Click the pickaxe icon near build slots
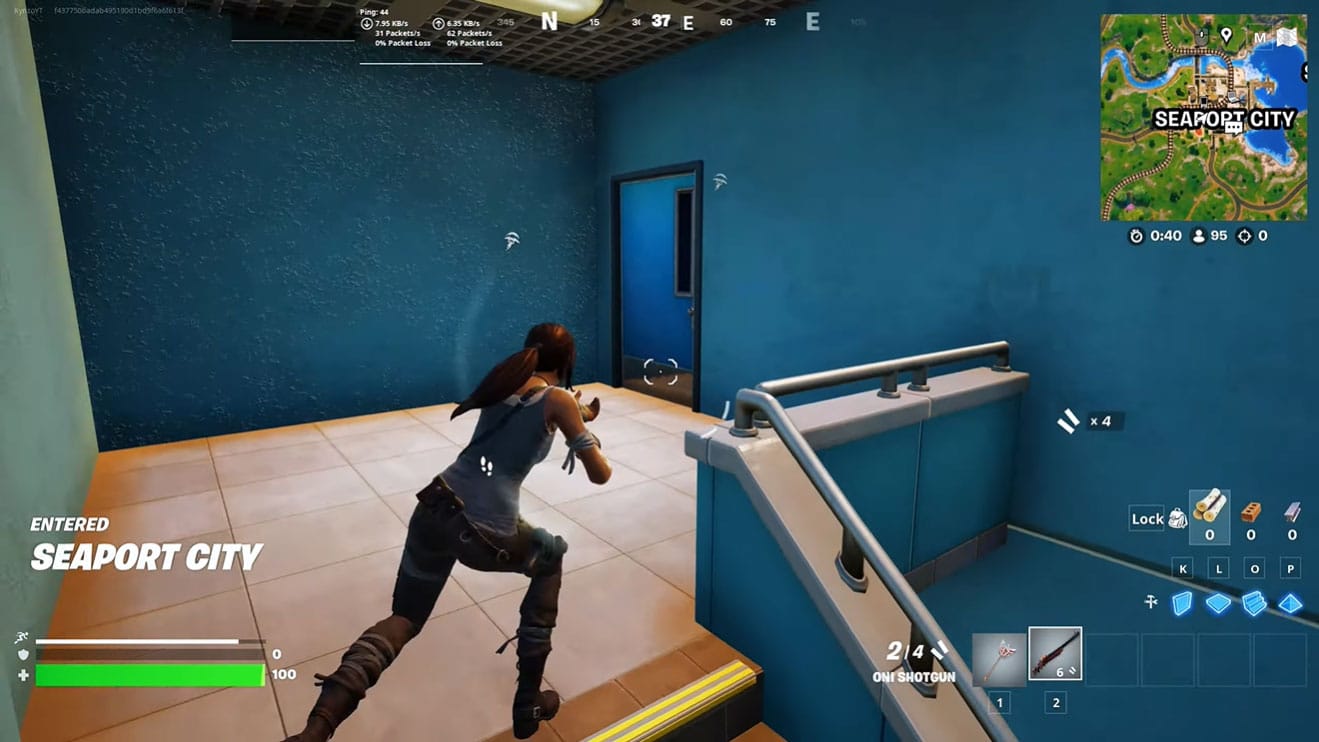This screenshot has height=742, width=1319. (1151, 601)
